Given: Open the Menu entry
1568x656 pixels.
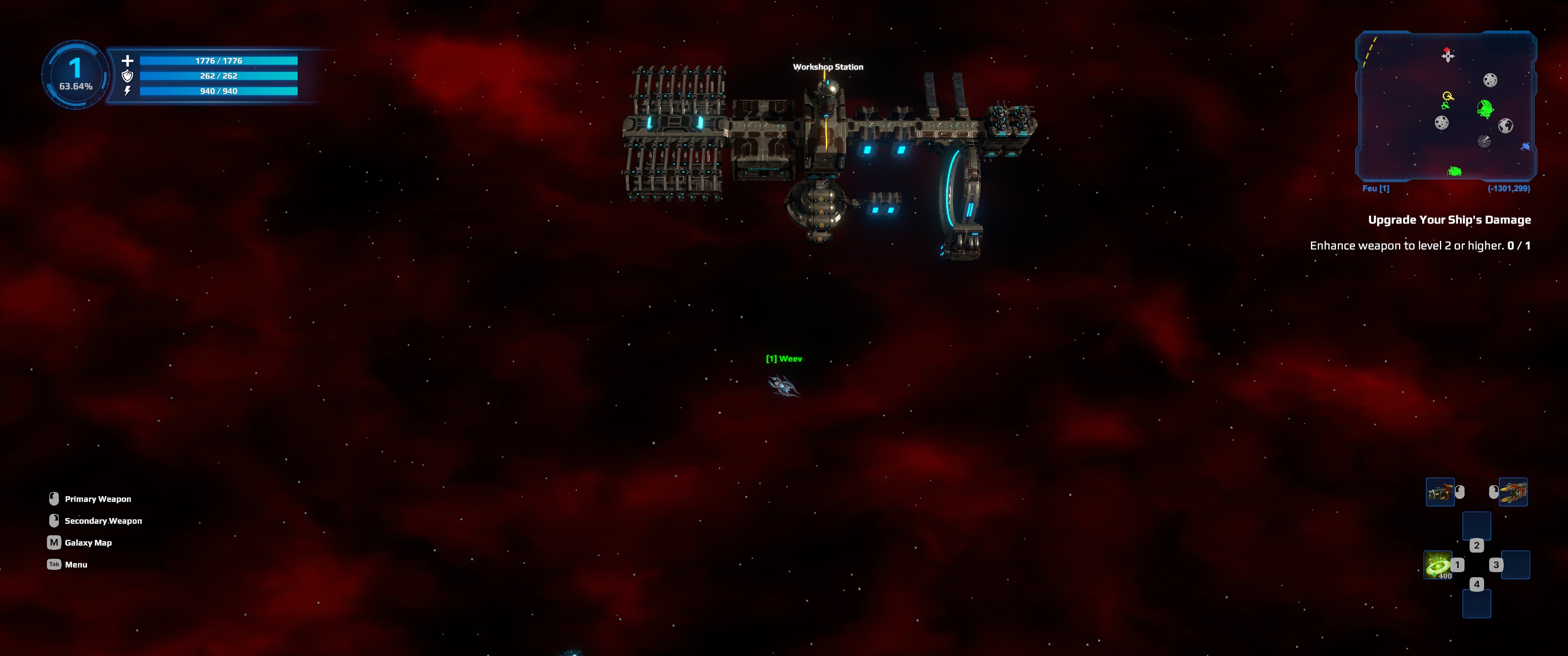Looking at the screenshot, I should tap(76, 564).
